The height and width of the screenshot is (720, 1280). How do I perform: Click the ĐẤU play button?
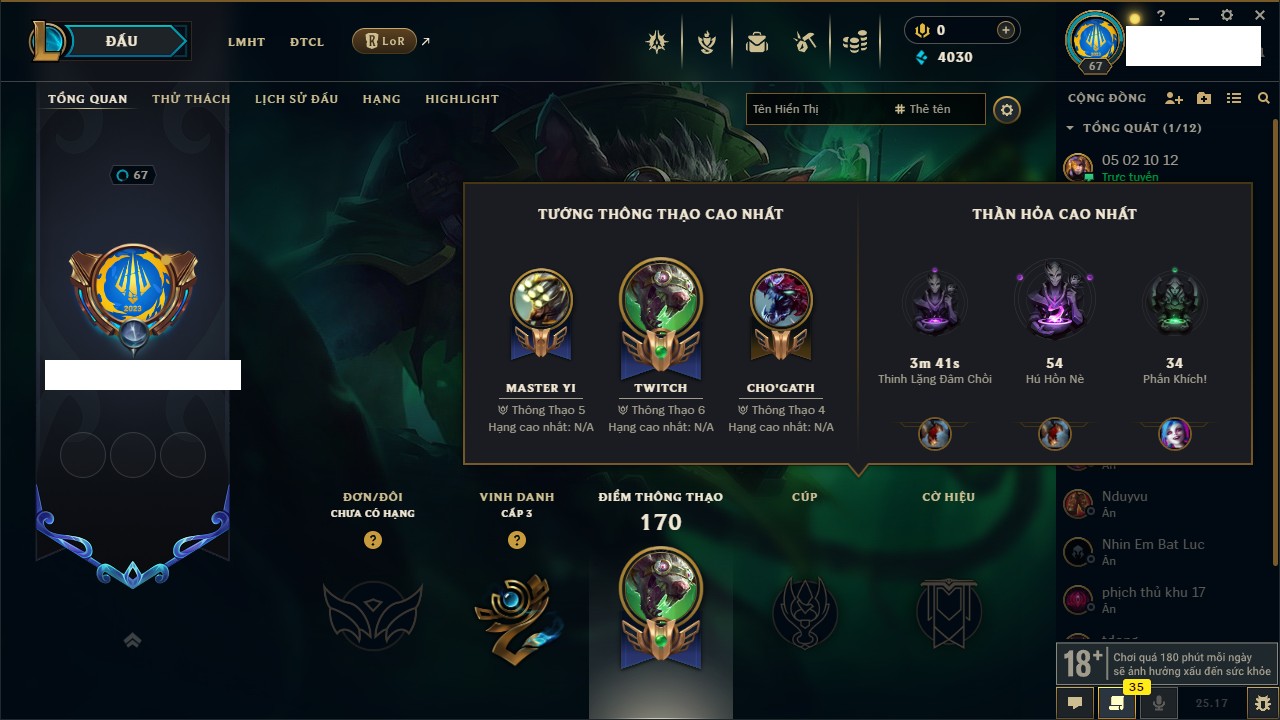(x=122, y=41)
